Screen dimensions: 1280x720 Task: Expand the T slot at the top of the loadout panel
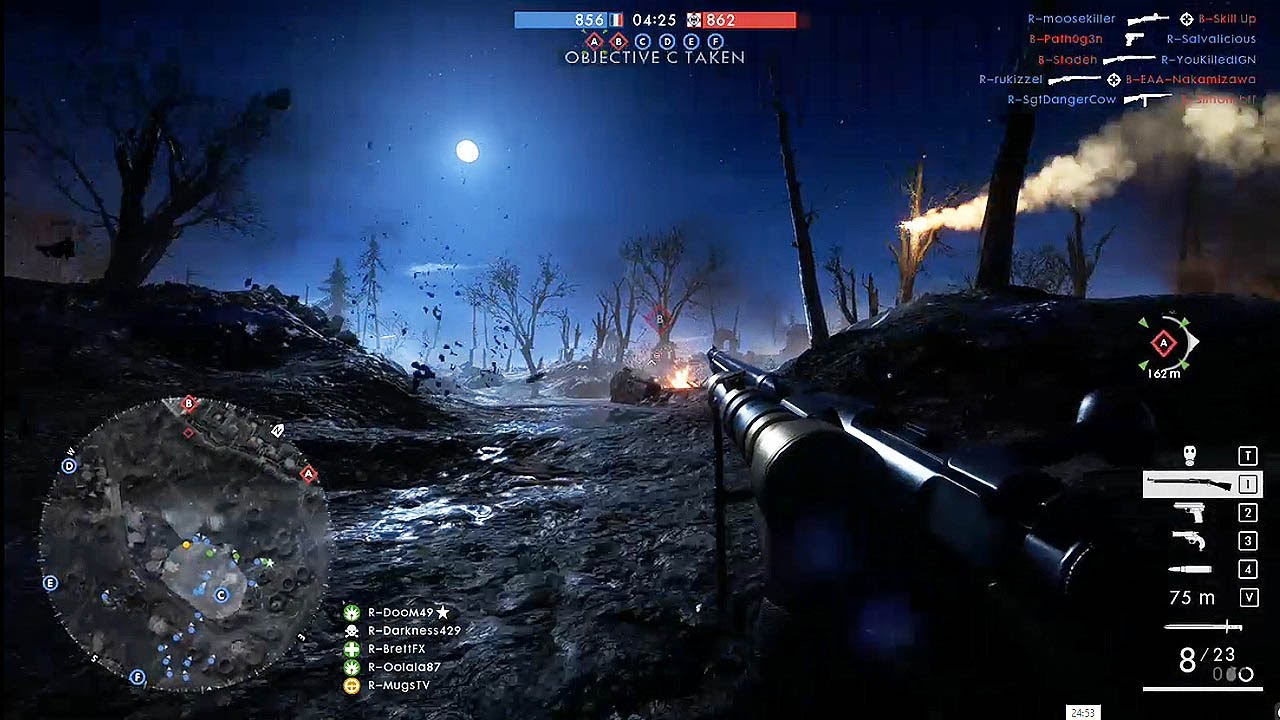[1247, 455]
